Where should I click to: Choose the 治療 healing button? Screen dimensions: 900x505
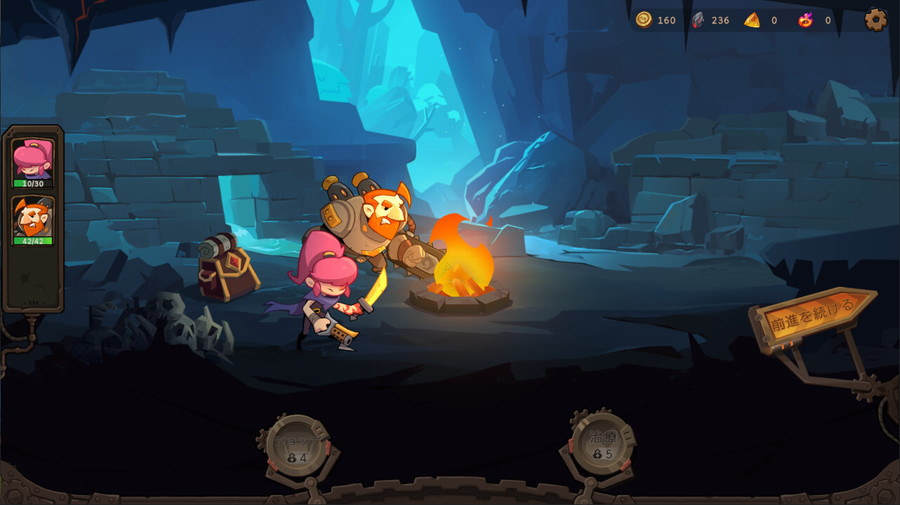(x=602, y=445)
